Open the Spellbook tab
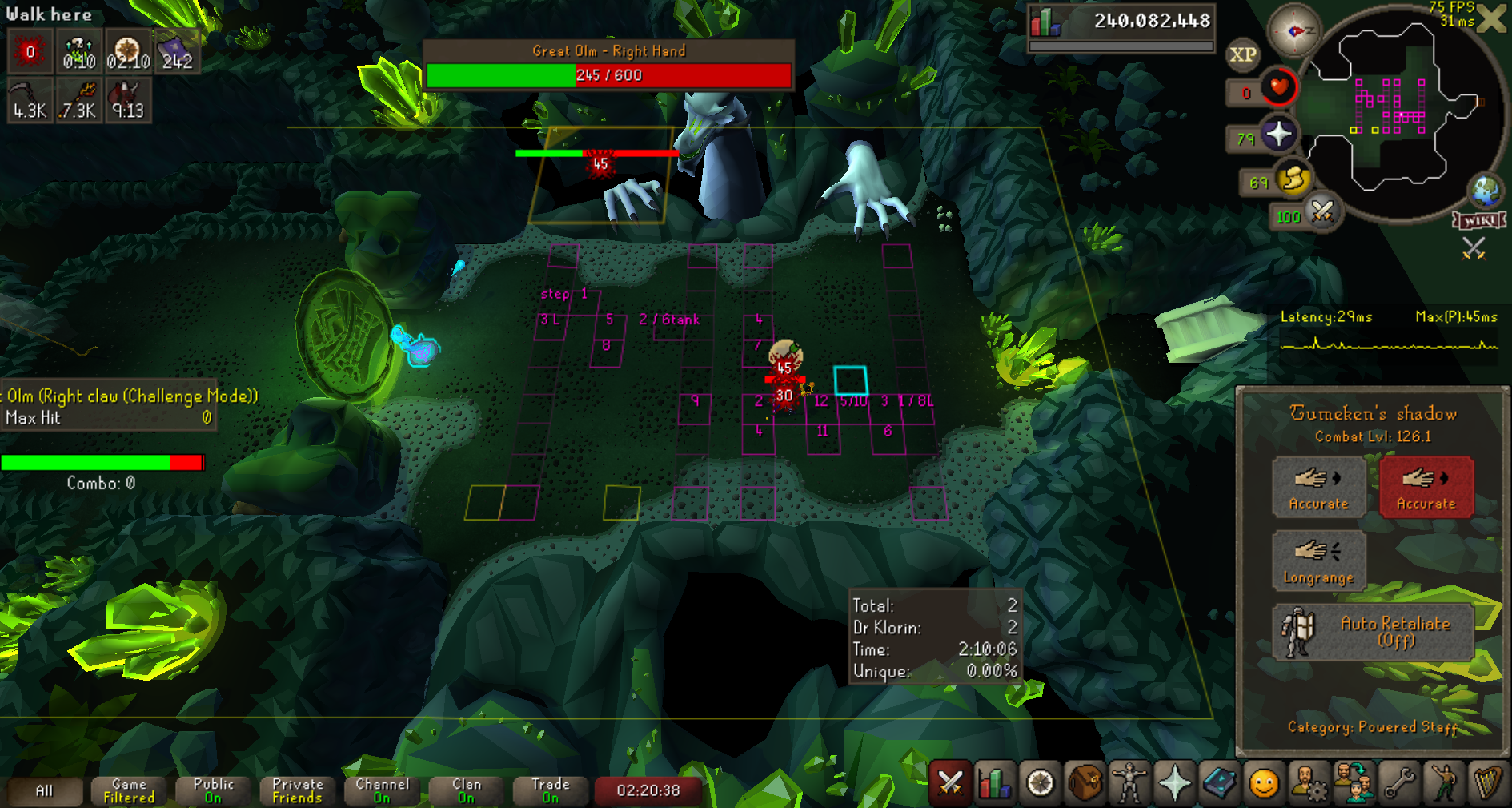The width and height of the screenshot is (1512, 808). click(1219, 782)
